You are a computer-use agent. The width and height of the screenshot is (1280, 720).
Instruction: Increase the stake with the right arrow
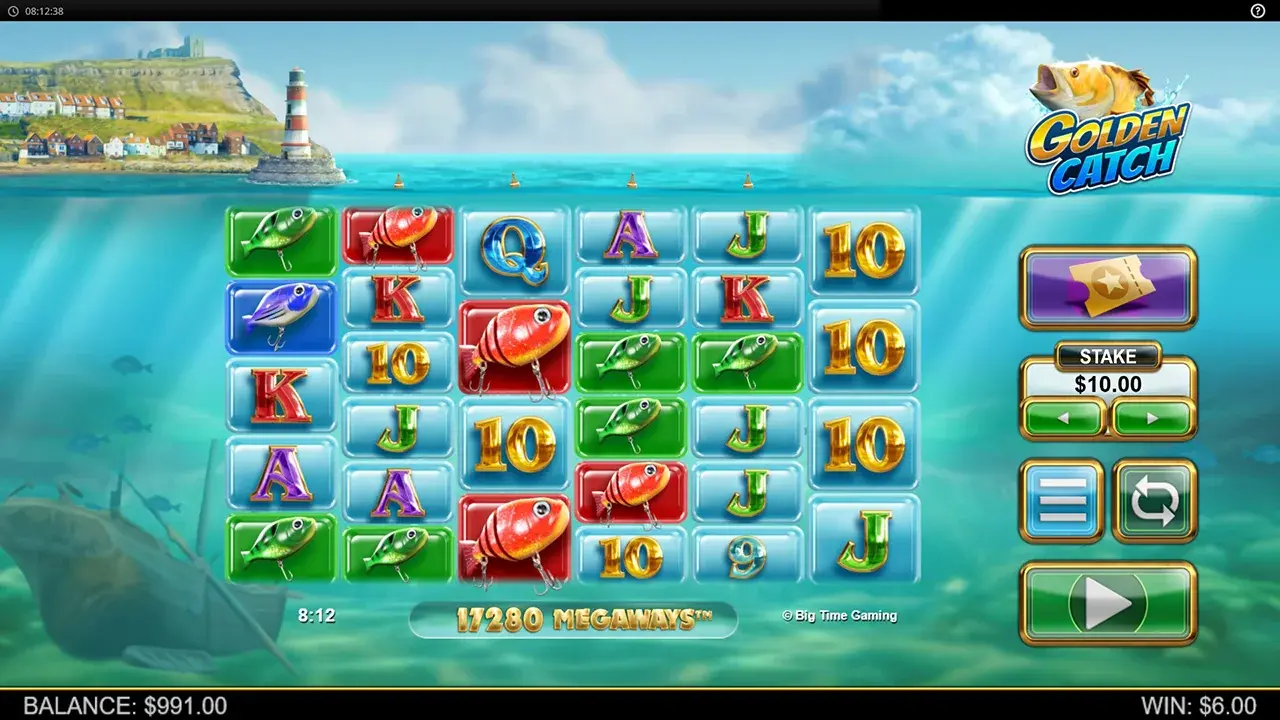[x=1152, y=417]
